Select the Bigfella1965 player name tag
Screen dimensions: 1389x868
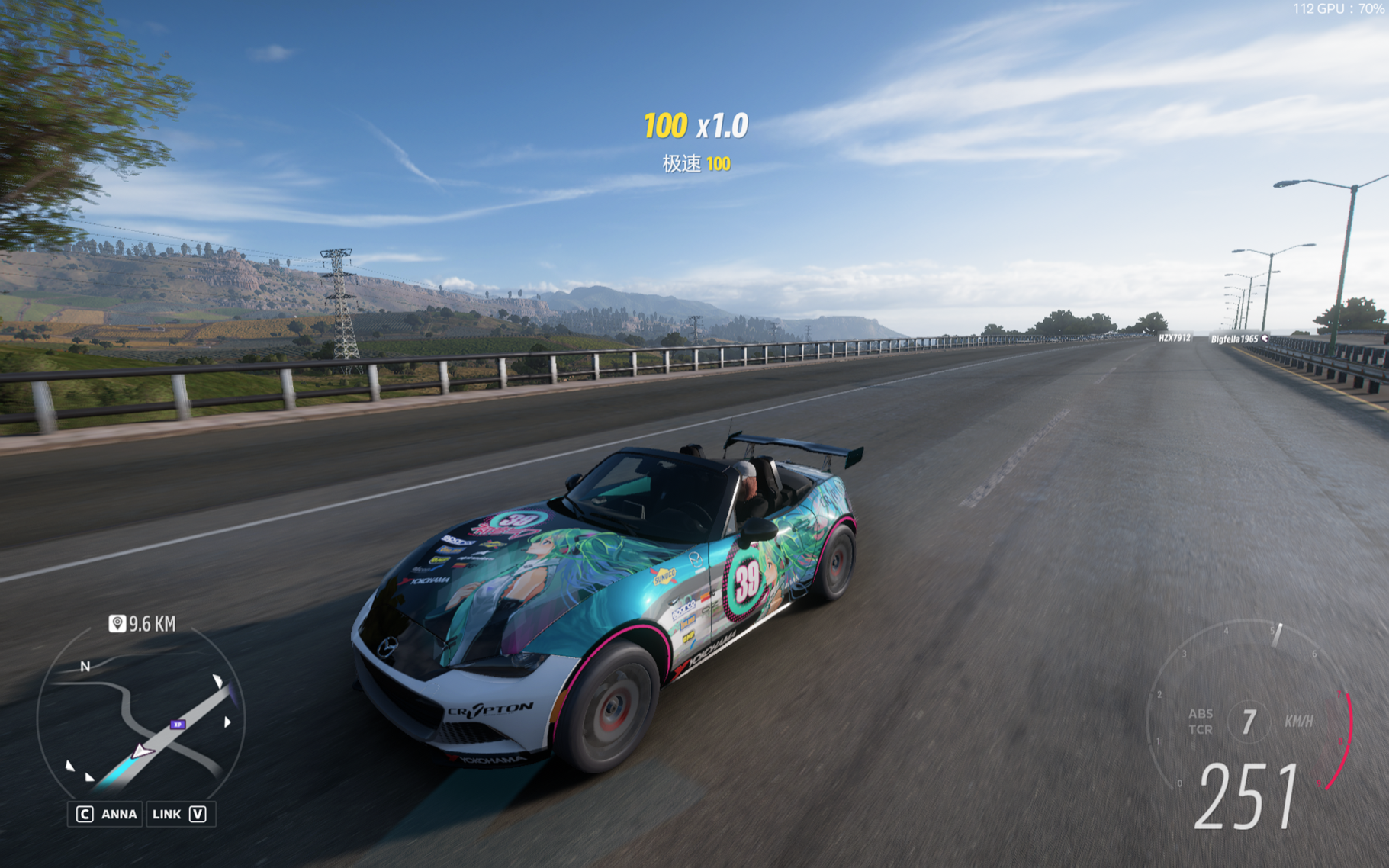(1234, 339)
